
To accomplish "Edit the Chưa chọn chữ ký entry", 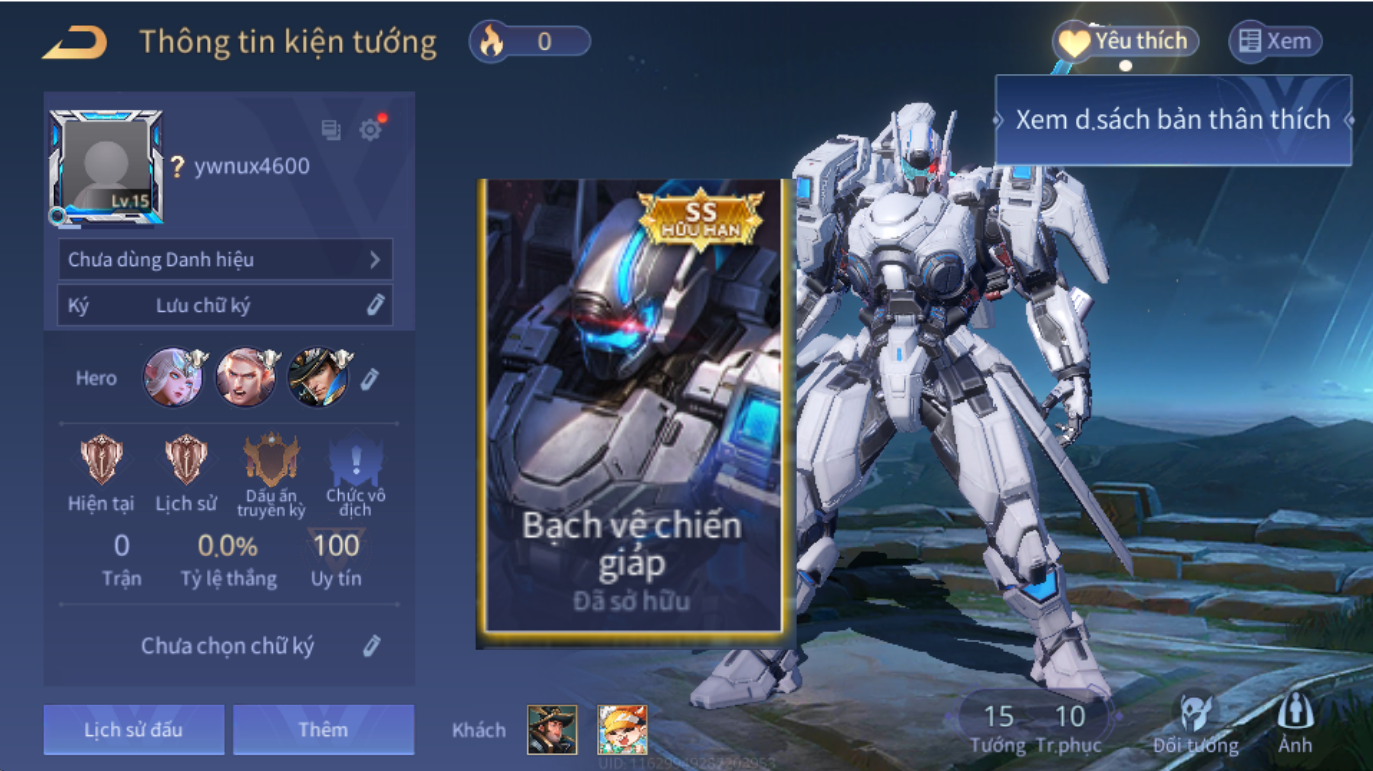I will point(371,646).
